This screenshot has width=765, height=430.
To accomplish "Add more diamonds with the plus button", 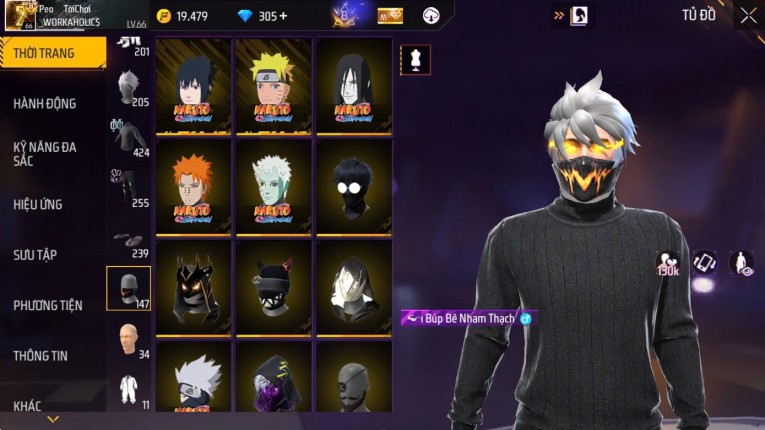I will (284, 16).
